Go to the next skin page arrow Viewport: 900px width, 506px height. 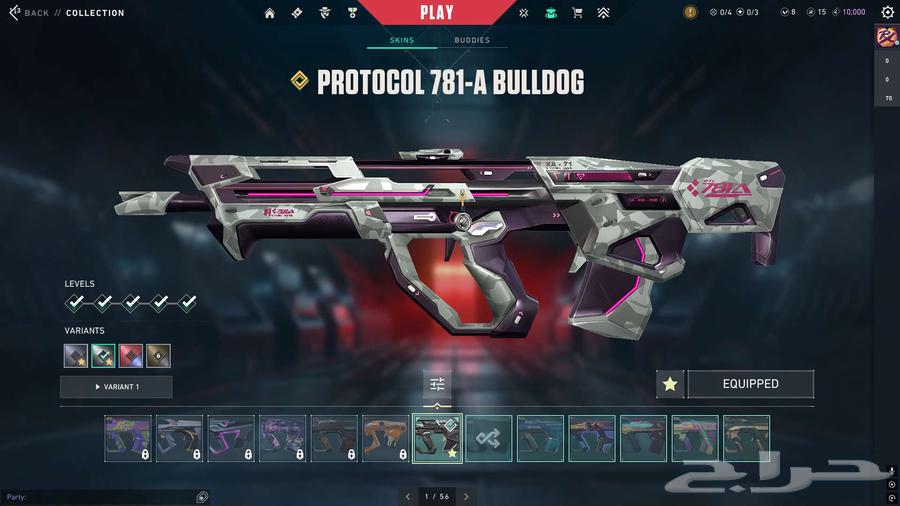466,496
